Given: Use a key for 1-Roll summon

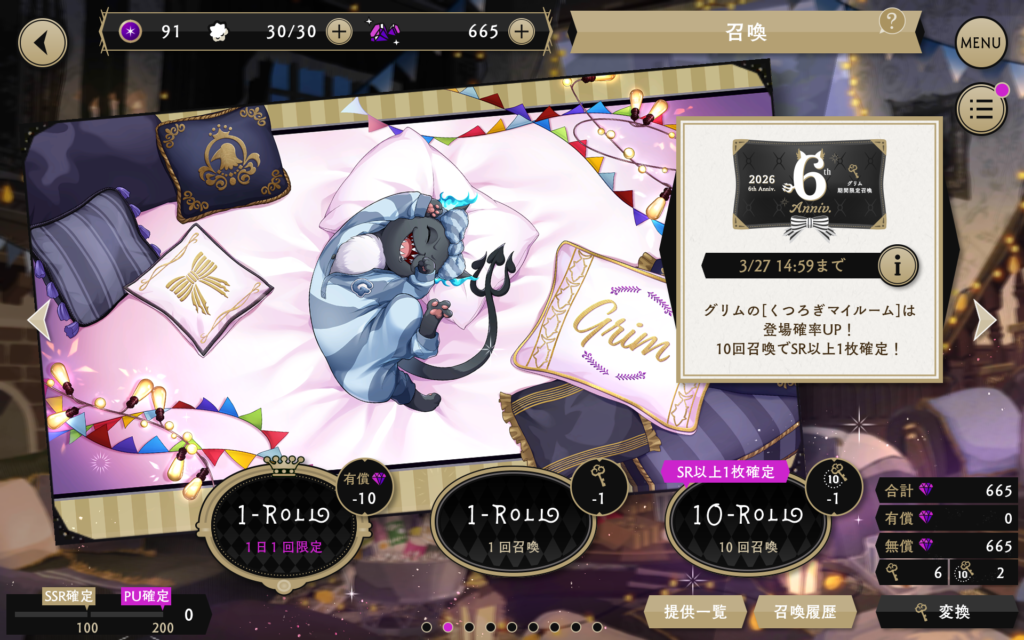Looking at the screenshot, I should pyautogui.click(x=513, y=524).
